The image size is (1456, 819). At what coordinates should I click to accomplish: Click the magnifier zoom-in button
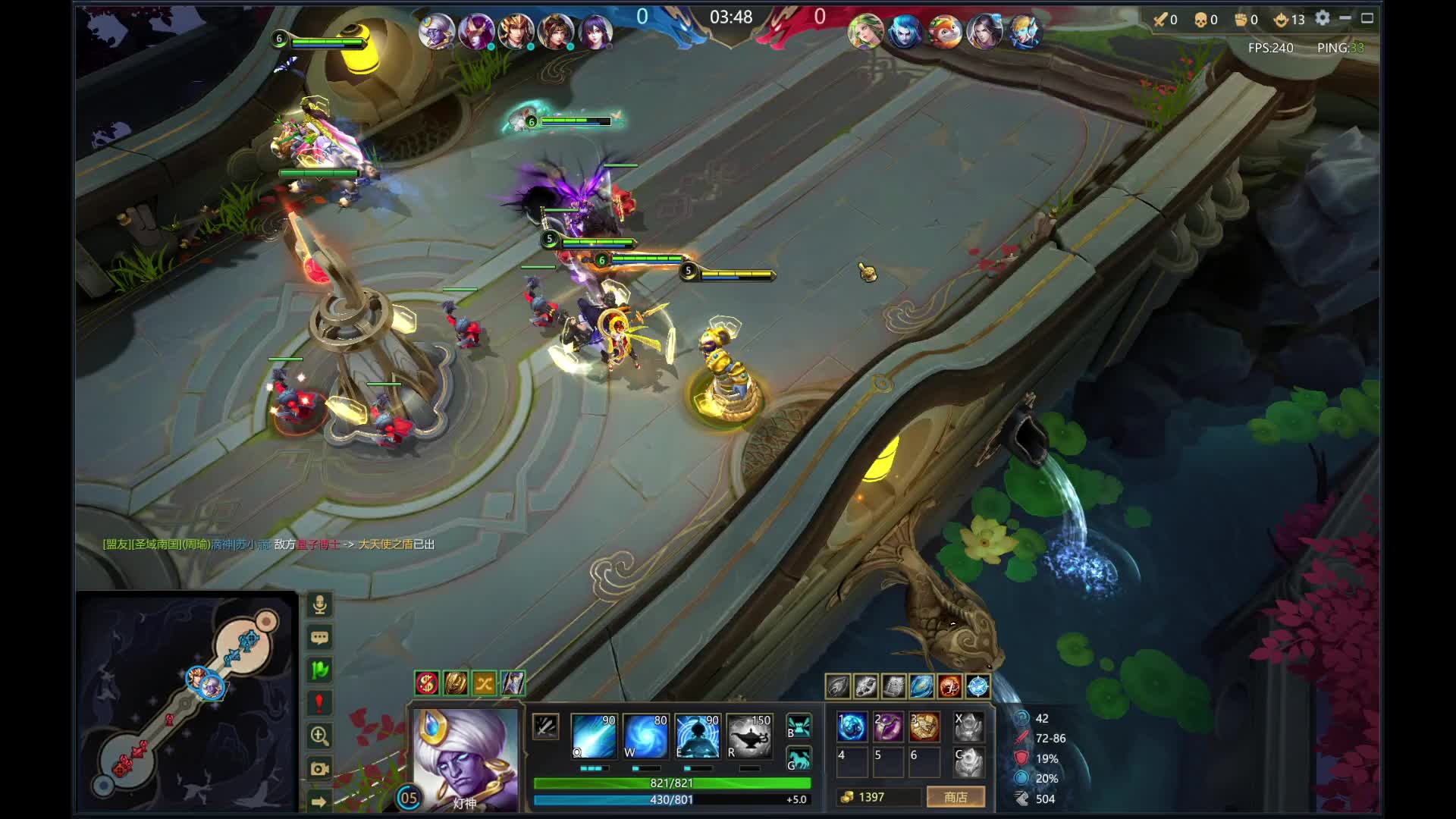pos(319,736)
